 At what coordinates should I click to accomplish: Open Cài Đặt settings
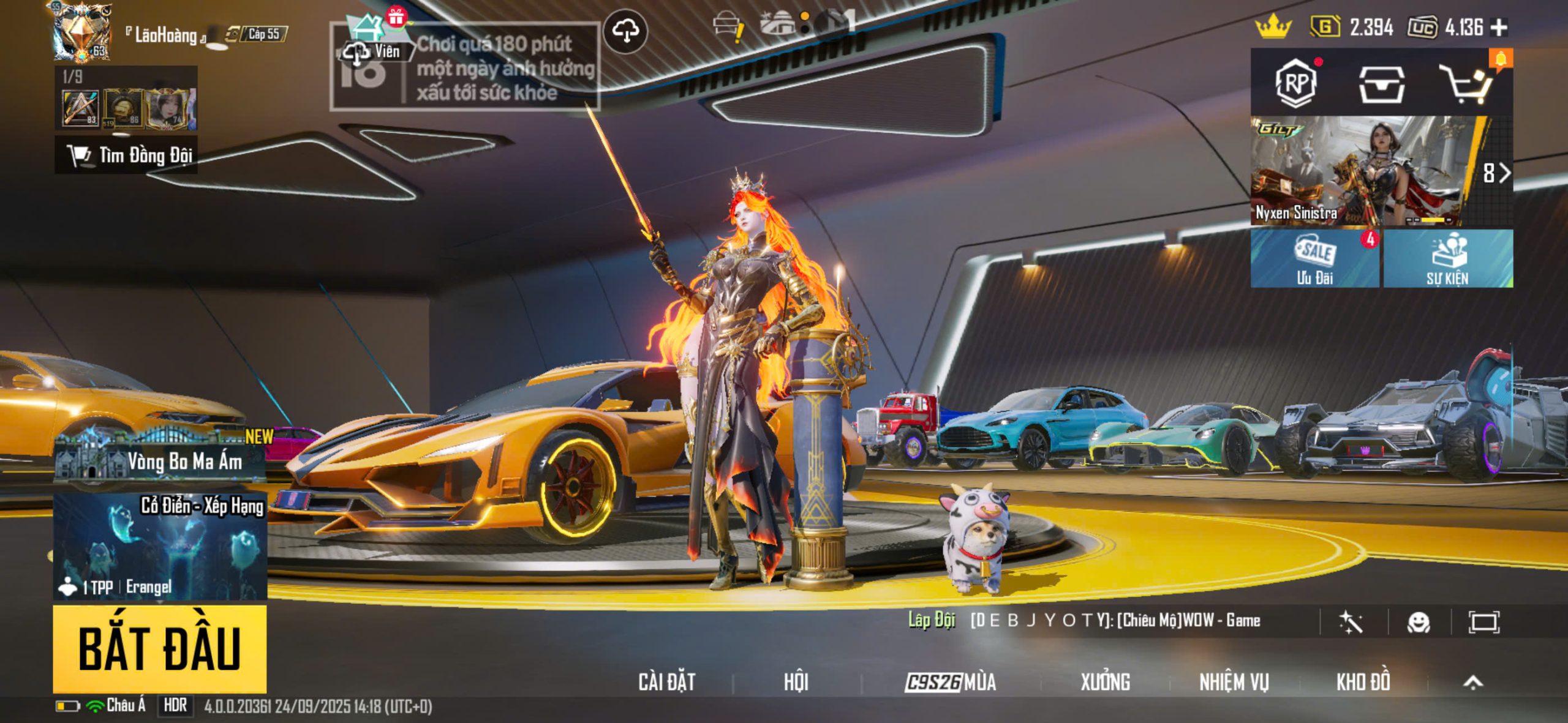click(666, 682)
